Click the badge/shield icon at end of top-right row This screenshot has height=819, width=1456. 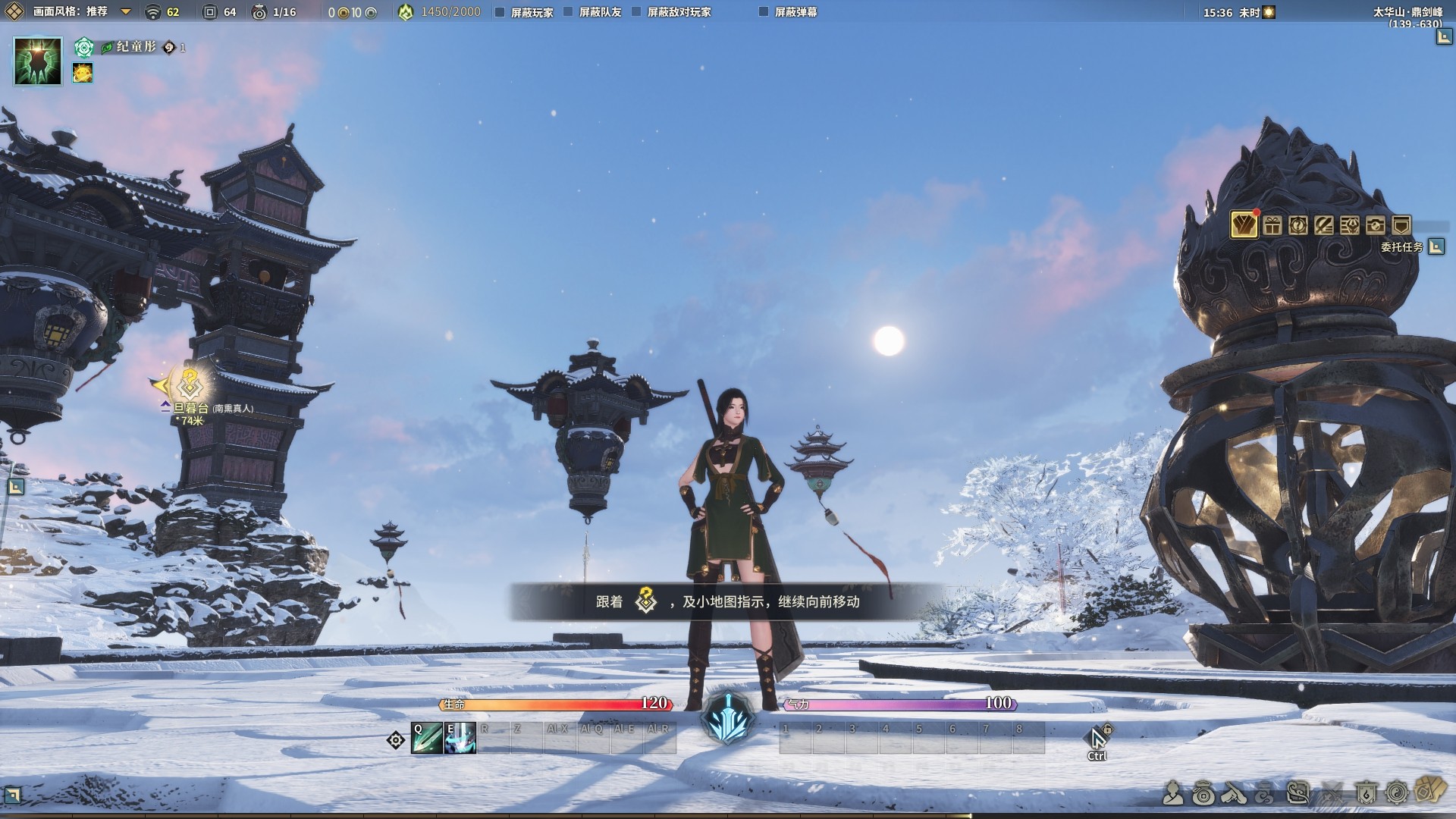(x=1401, y=224)
